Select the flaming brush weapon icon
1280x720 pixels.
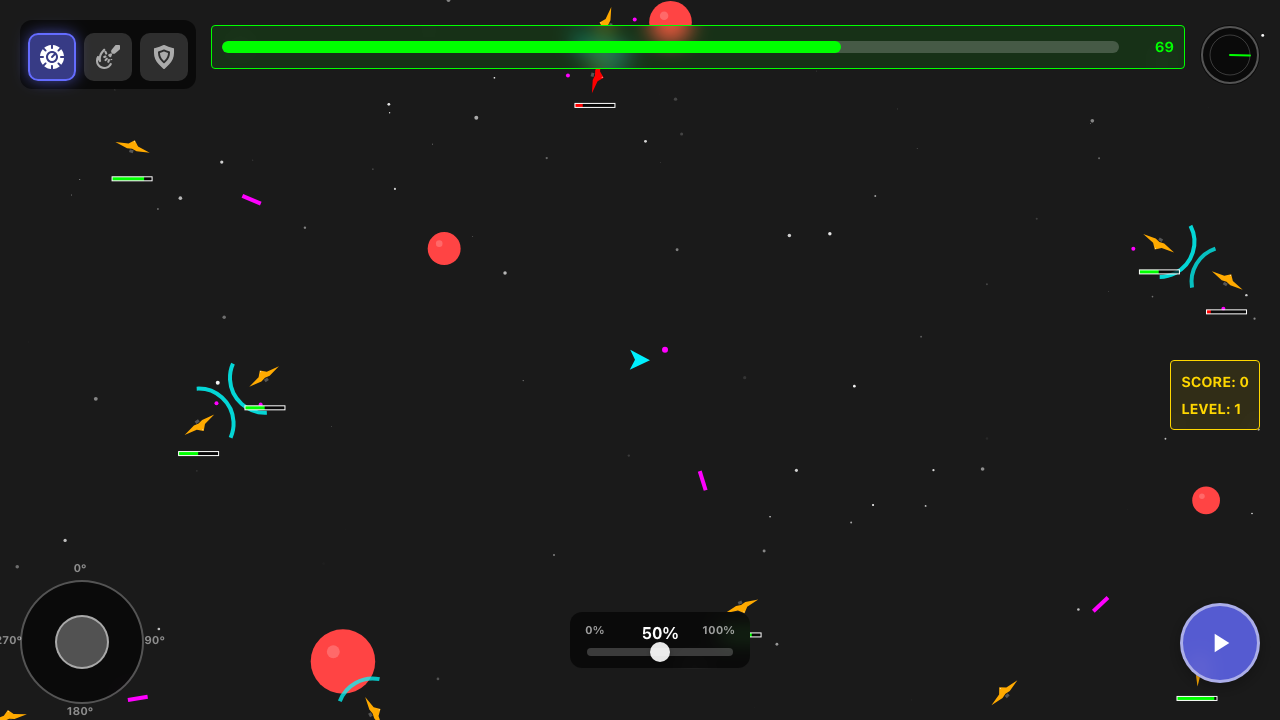pyautogui.click(x=107, y=57)
